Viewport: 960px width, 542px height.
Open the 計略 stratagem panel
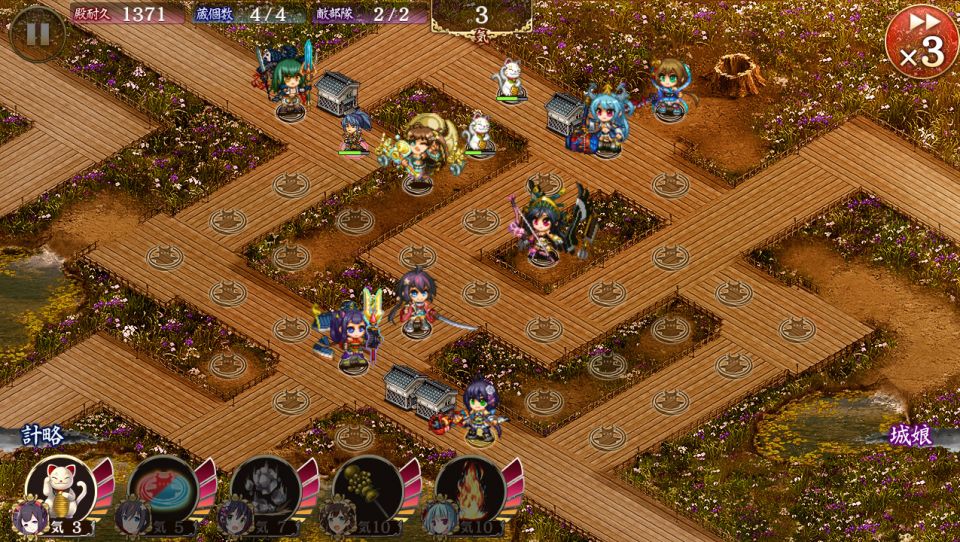[x=42, y=436]
